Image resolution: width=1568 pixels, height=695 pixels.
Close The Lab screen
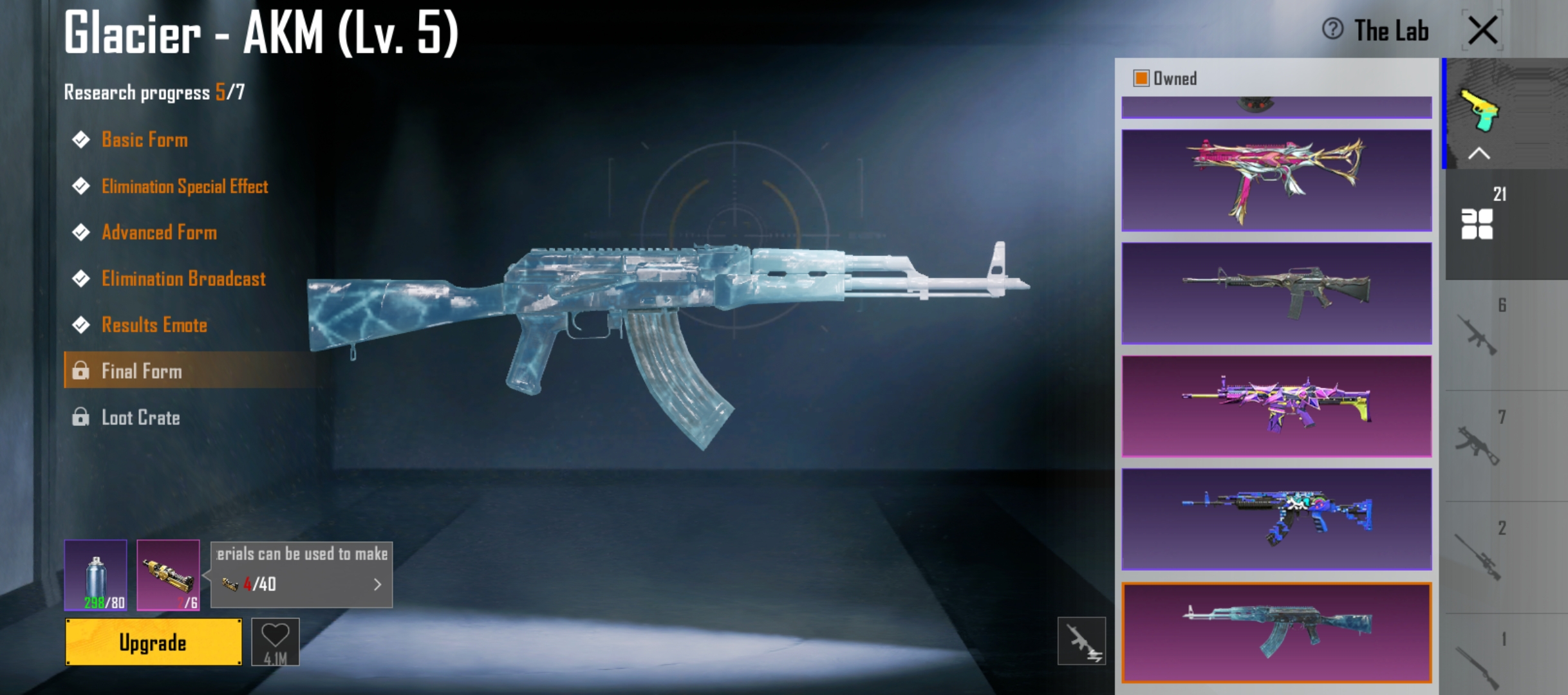(x=1482, y=30)
